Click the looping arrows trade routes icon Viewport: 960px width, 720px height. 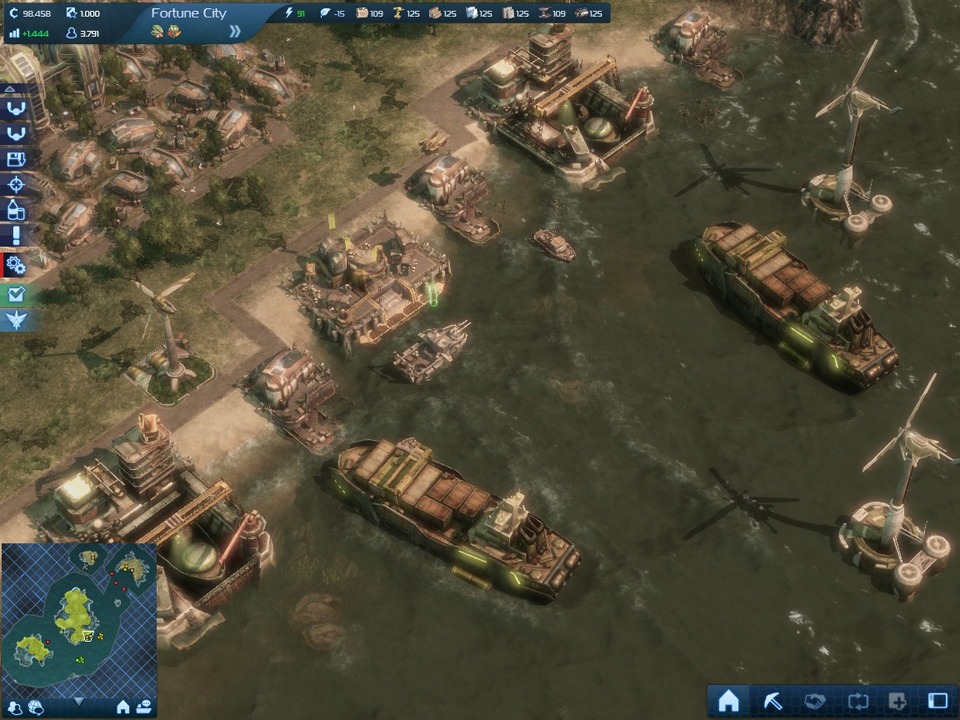[x=855, y=700]
